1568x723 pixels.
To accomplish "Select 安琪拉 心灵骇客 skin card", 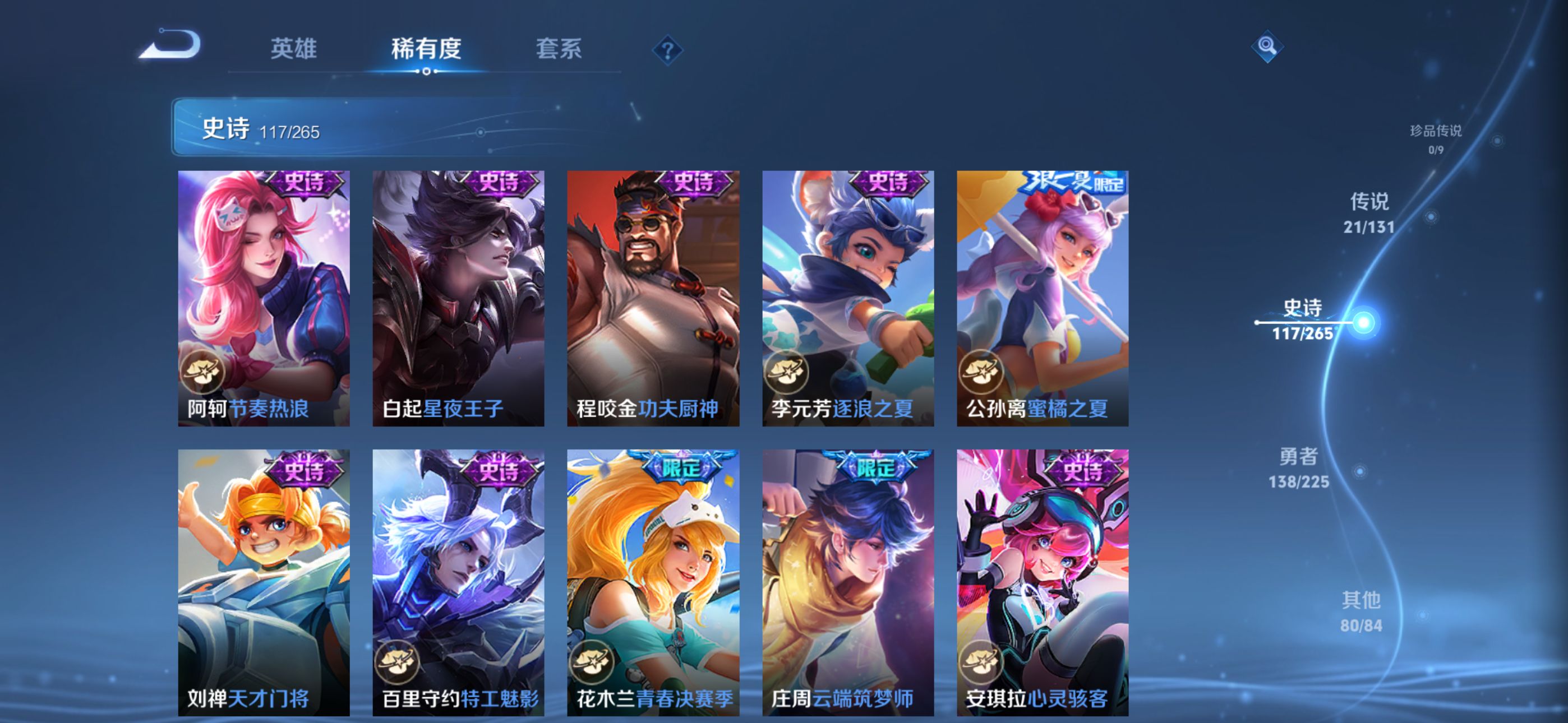I will pyautogui.click(x=1042, y=582).
